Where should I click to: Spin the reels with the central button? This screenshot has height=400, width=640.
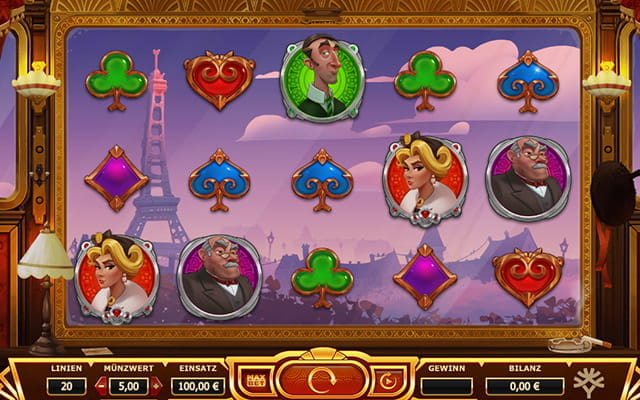(322, 381)
